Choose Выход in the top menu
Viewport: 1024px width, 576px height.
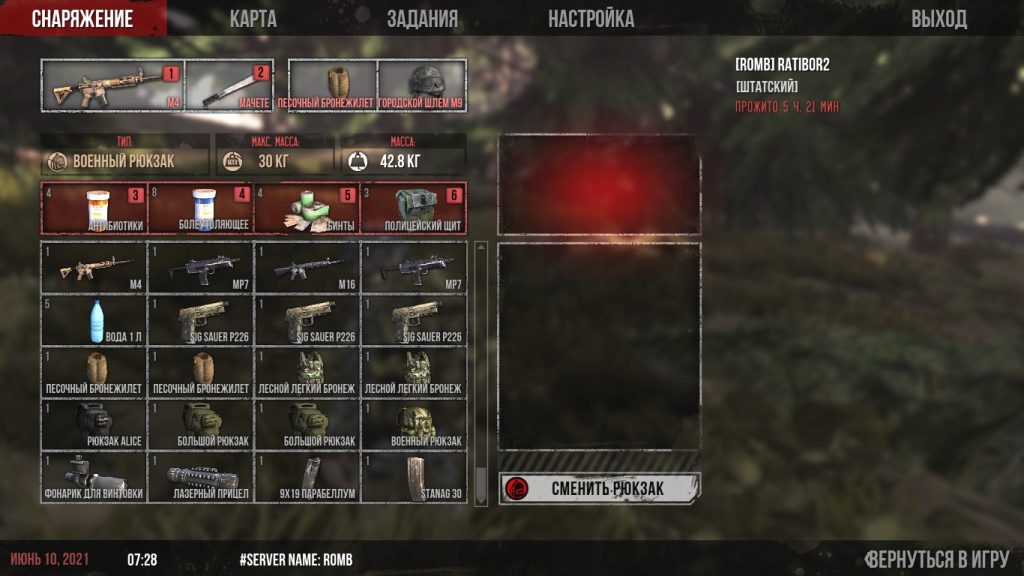(938, 19)
